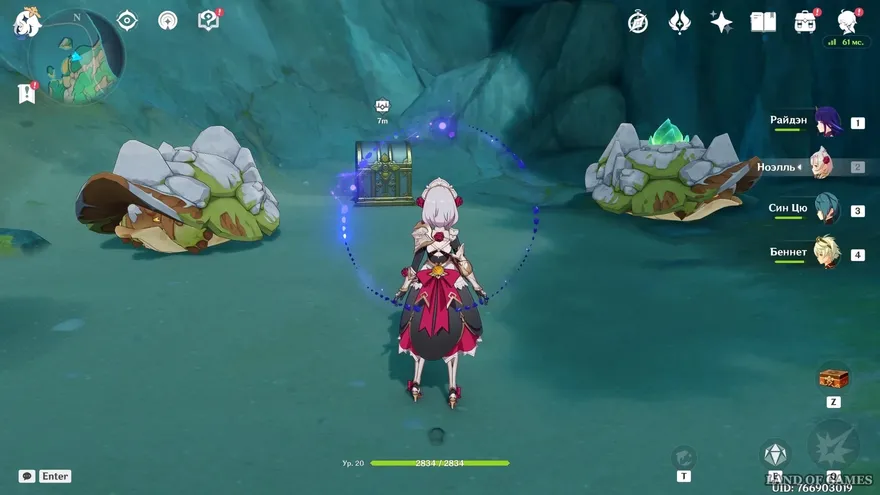Use the treasure chest gadget

(833, 378)
